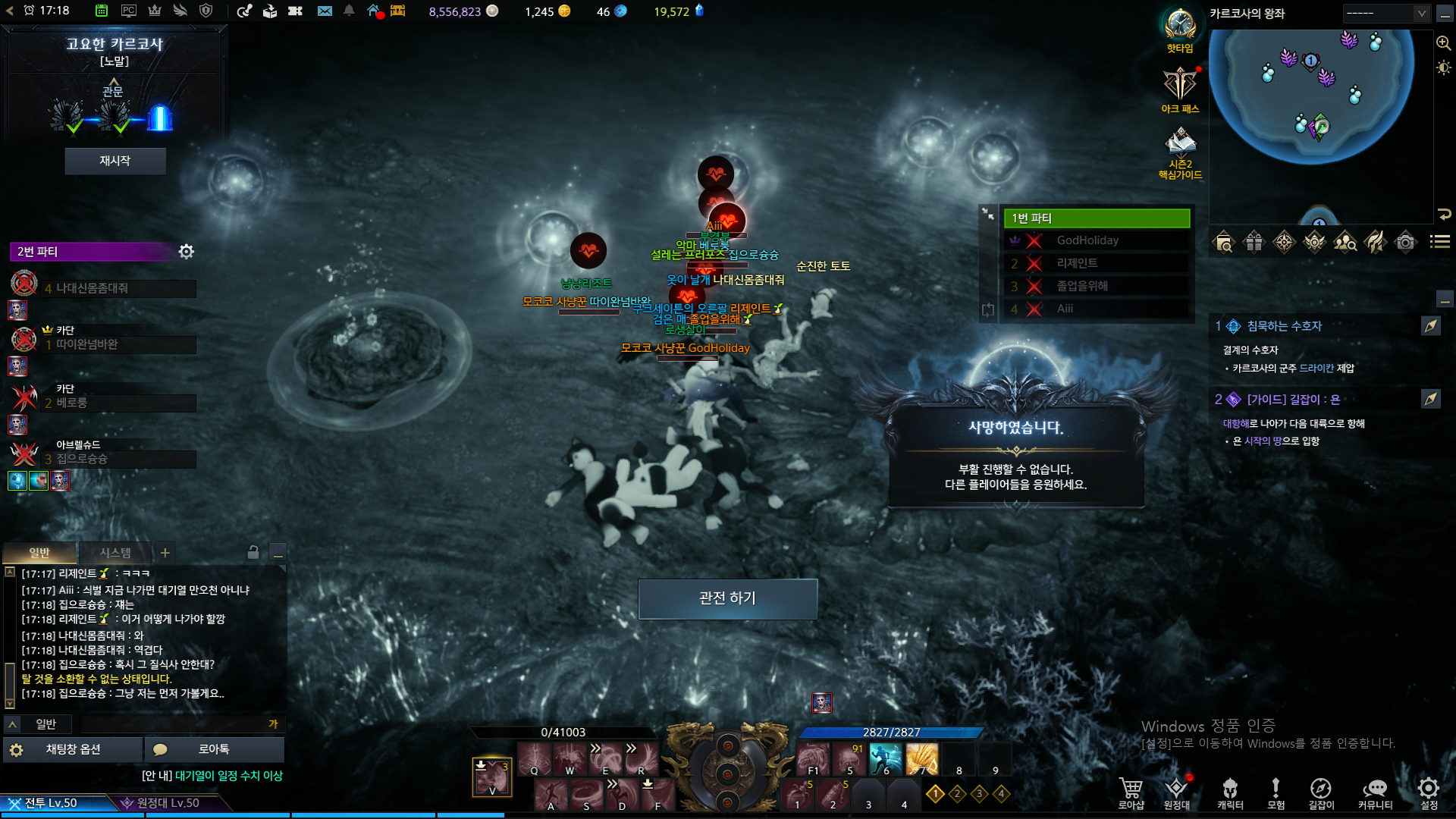
Task: Zoom the minimap with the magnifier
Action: click(1443, 43)
